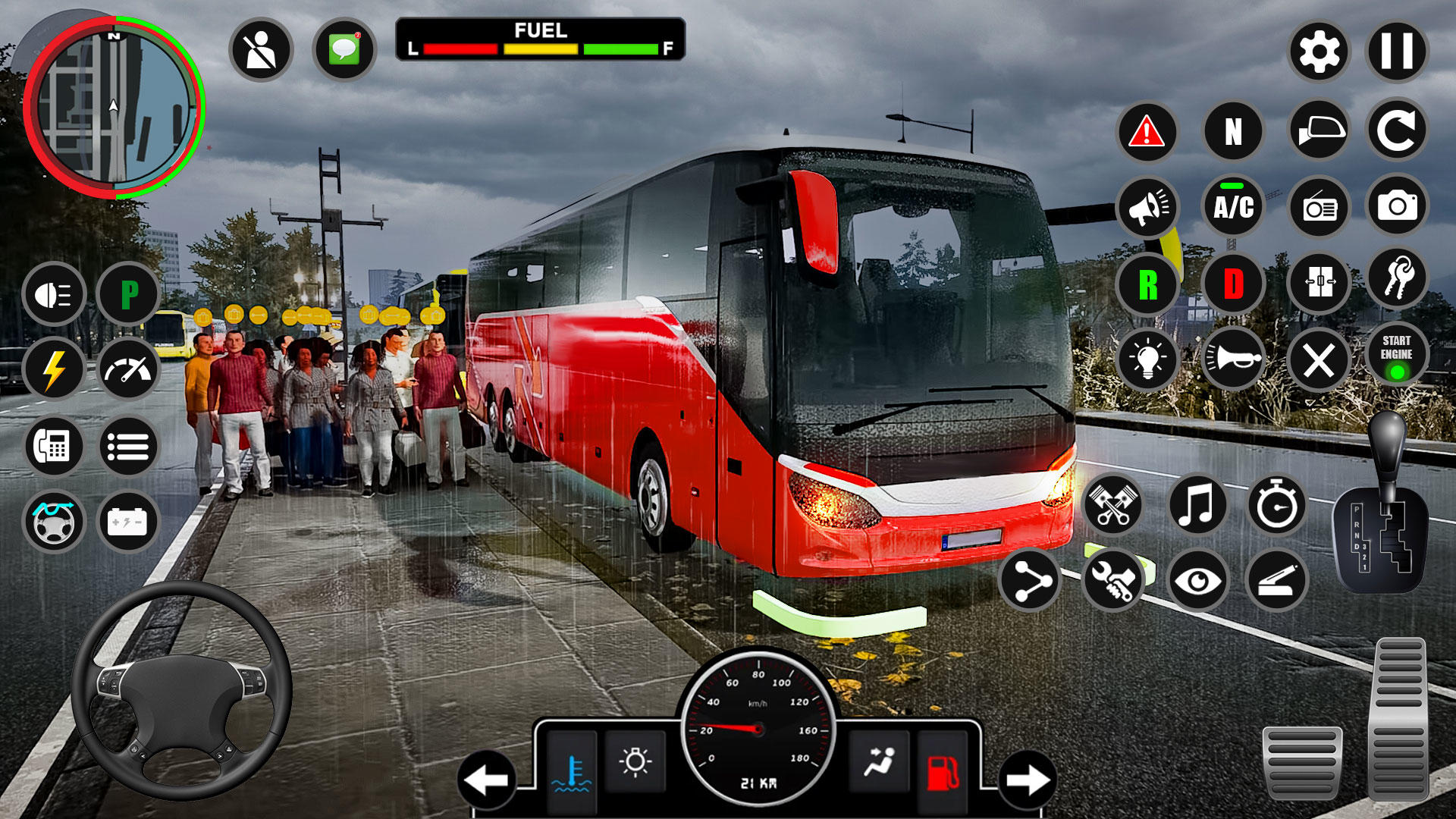This screenshot has width=1456, height=819.
Task: Toggle the headlights bulb icon
Action: pos(1148,361)
